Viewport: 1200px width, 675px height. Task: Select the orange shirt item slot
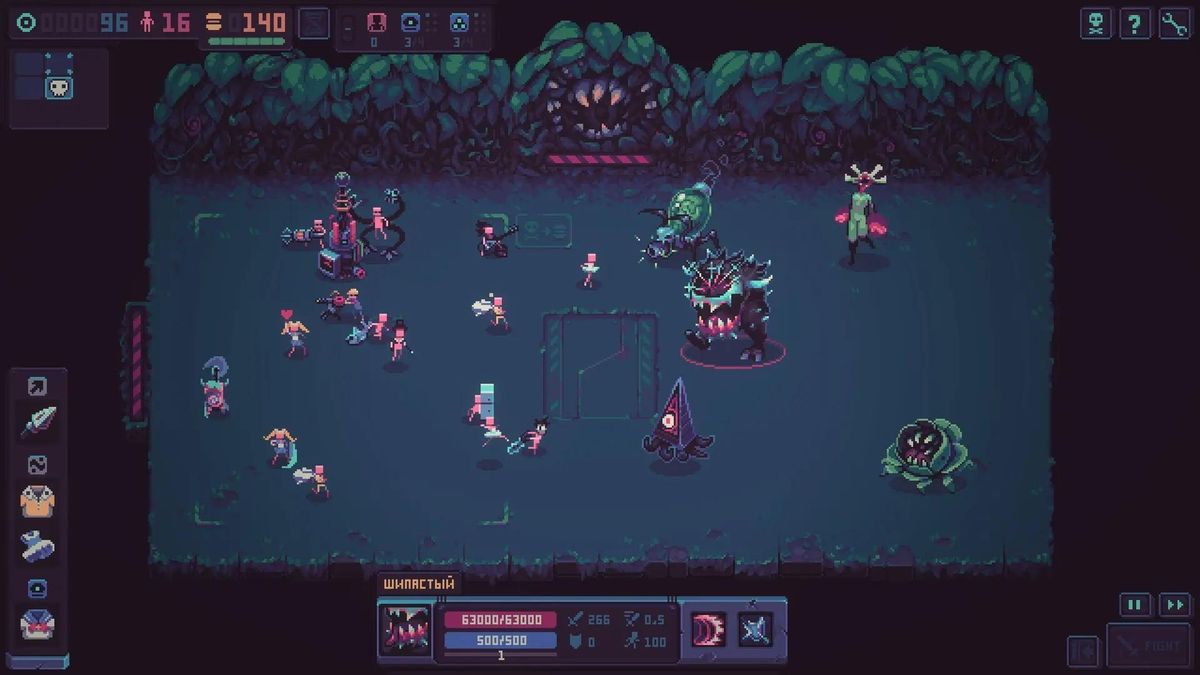click(38, 501)
